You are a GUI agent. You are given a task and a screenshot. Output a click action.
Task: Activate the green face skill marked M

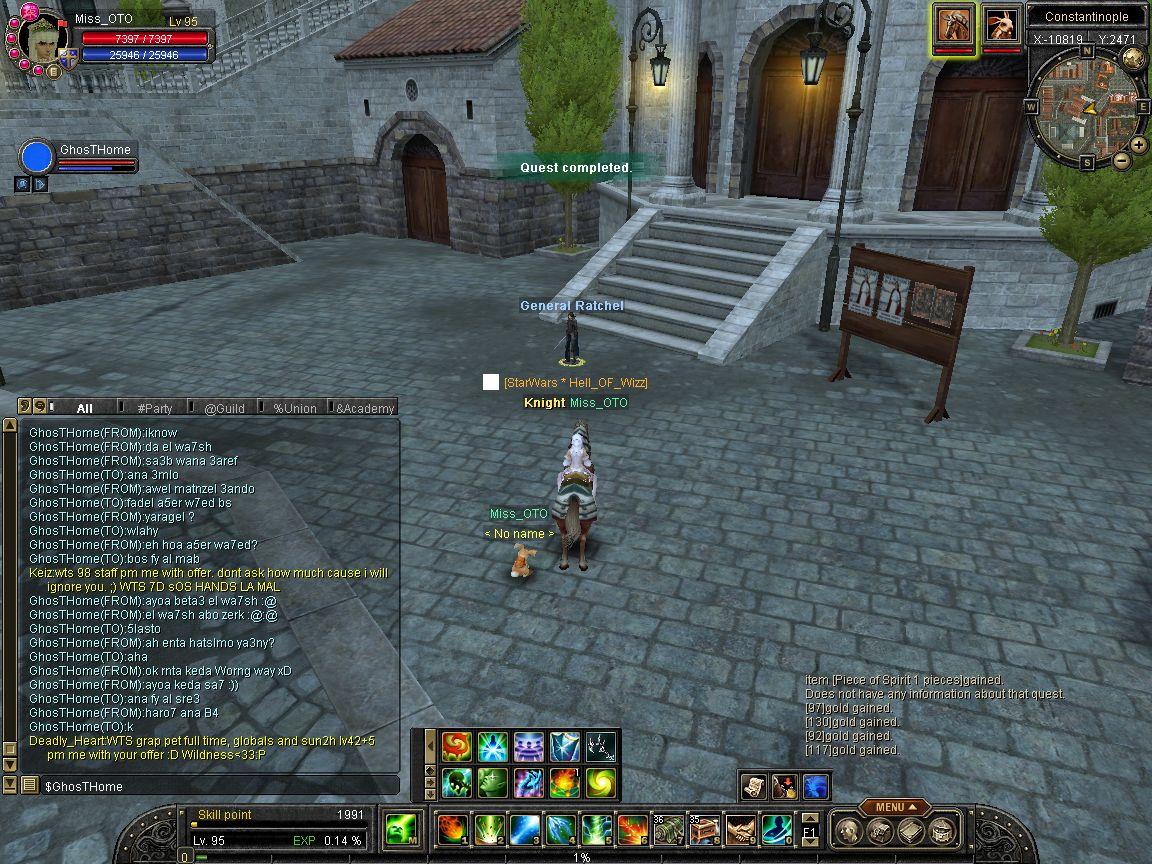402,829
